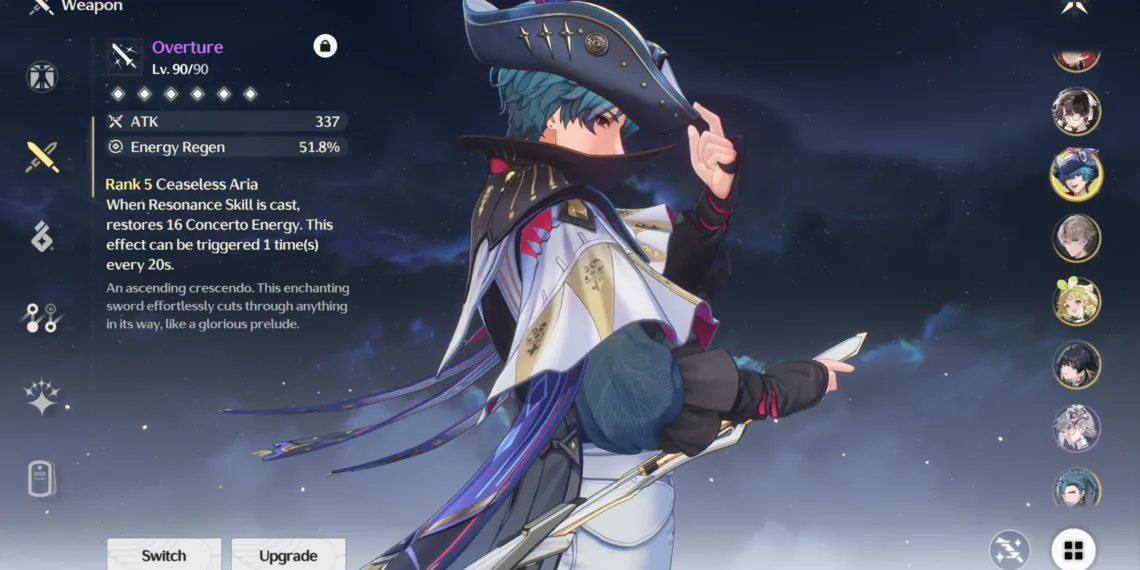Select the crossed swords Weapon tab
This screenshot has height=570, width=1140.
pyautogui.click(x=42, y=156)
